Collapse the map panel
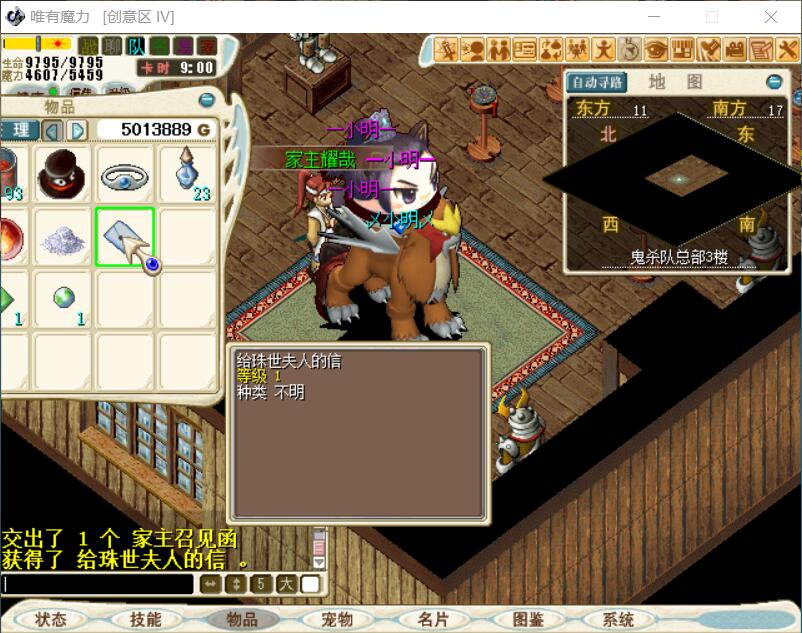 pyautogui.click(x=774, y=82)
